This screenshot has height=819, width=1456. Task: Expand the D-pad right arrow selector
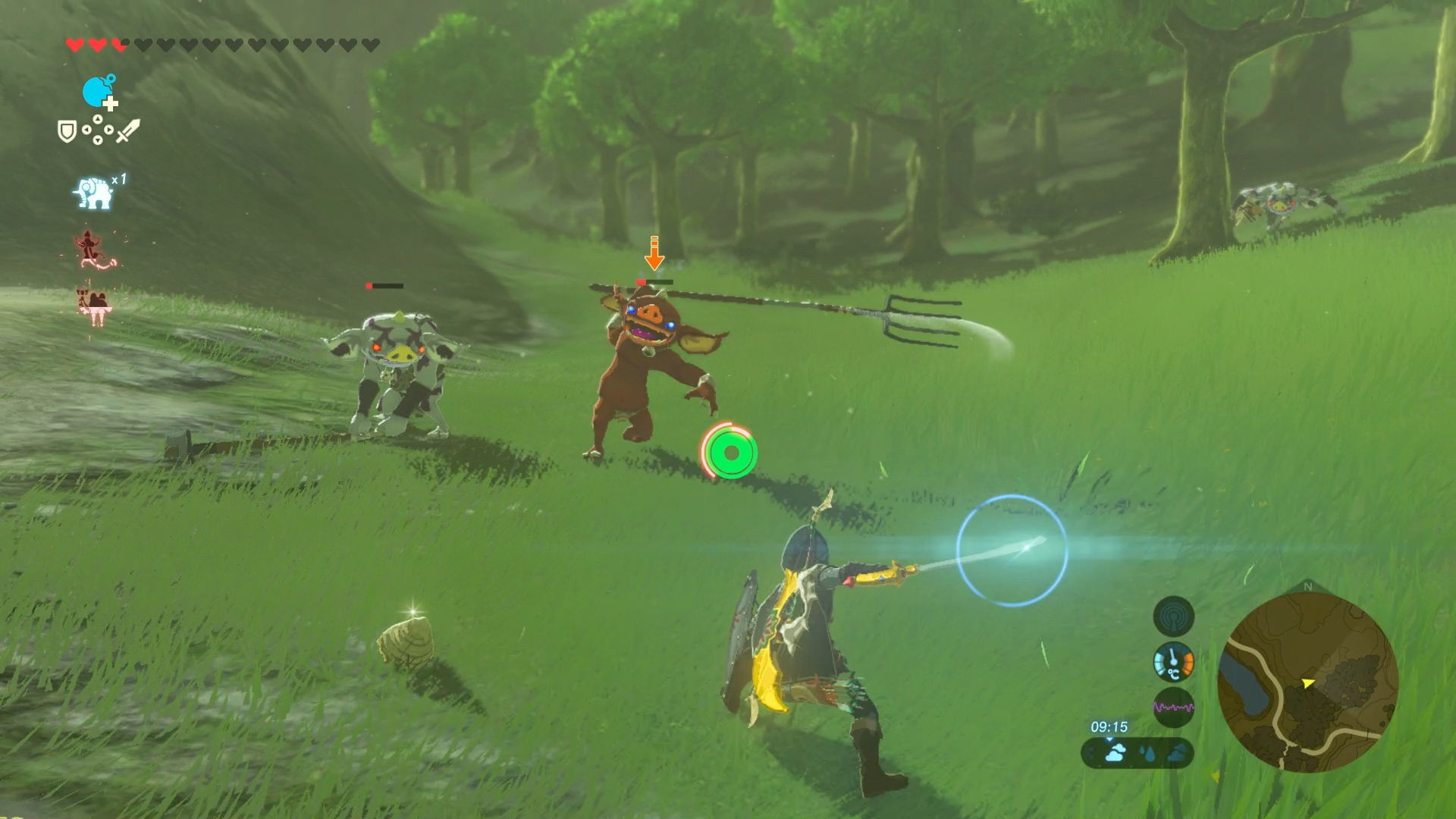(110, 129)
